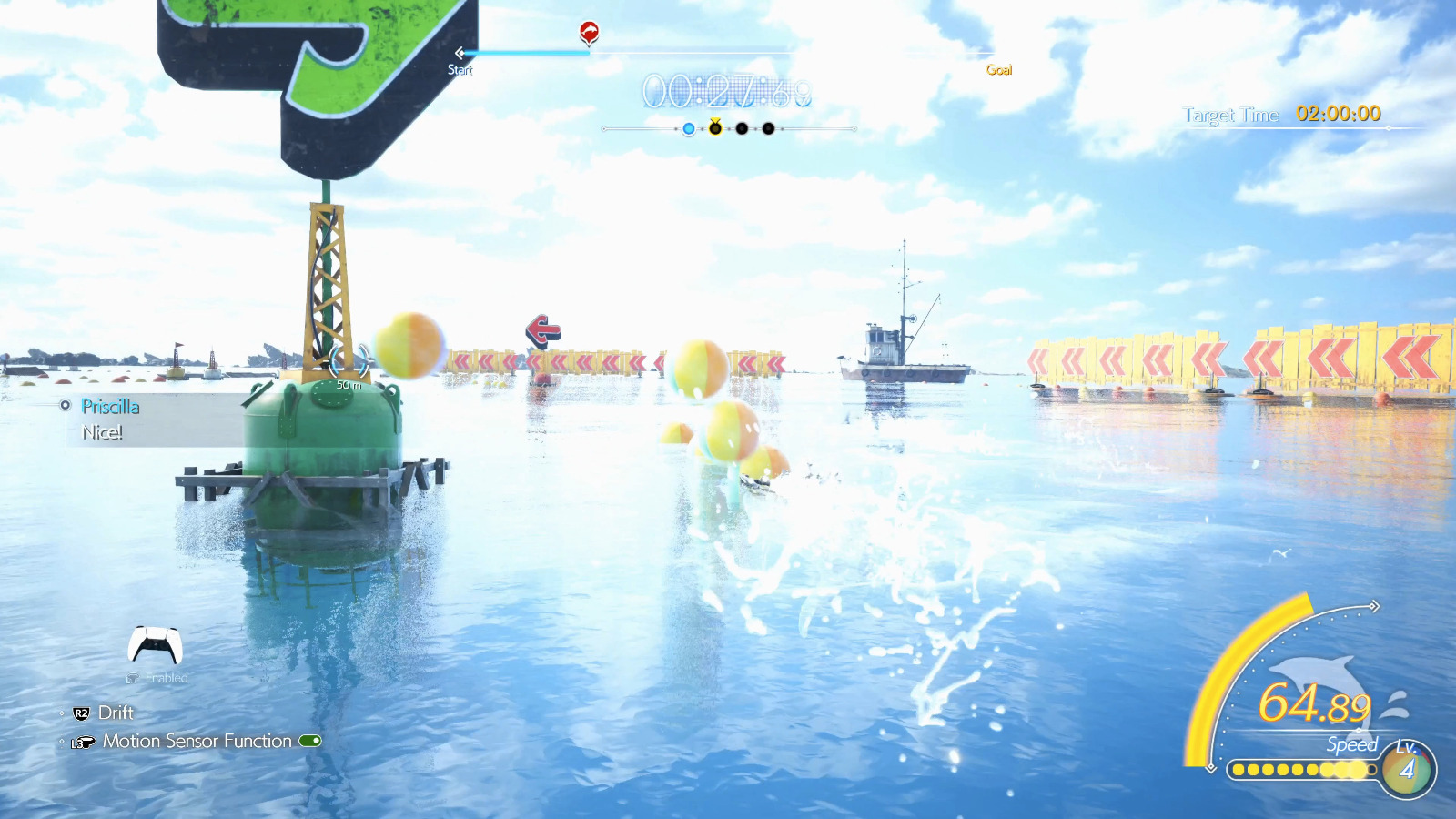Click the controller icon next to Enabled
1456x819 pixels.
pyautogui.click(x=133, y=678)
